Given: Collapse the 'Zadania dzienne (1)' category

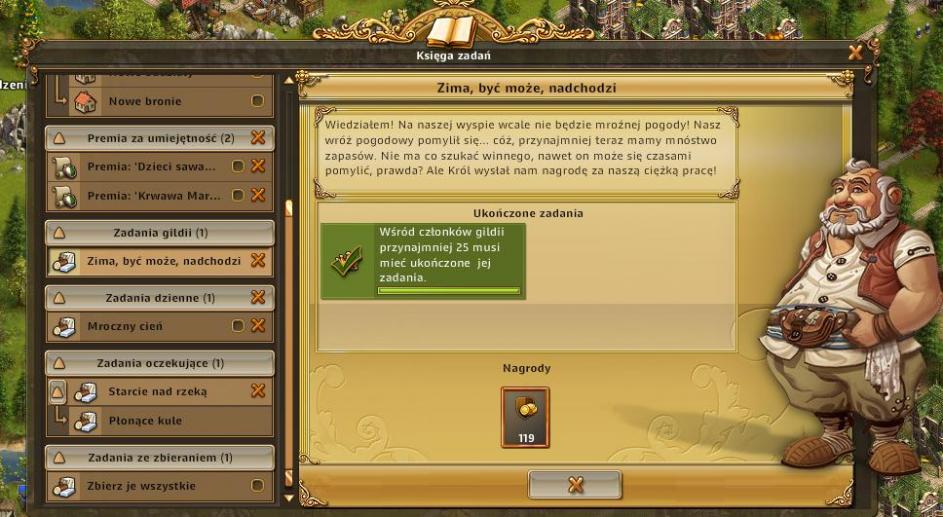Looking at the screenshot, I should pyautogui.click(x=58, y=298).
